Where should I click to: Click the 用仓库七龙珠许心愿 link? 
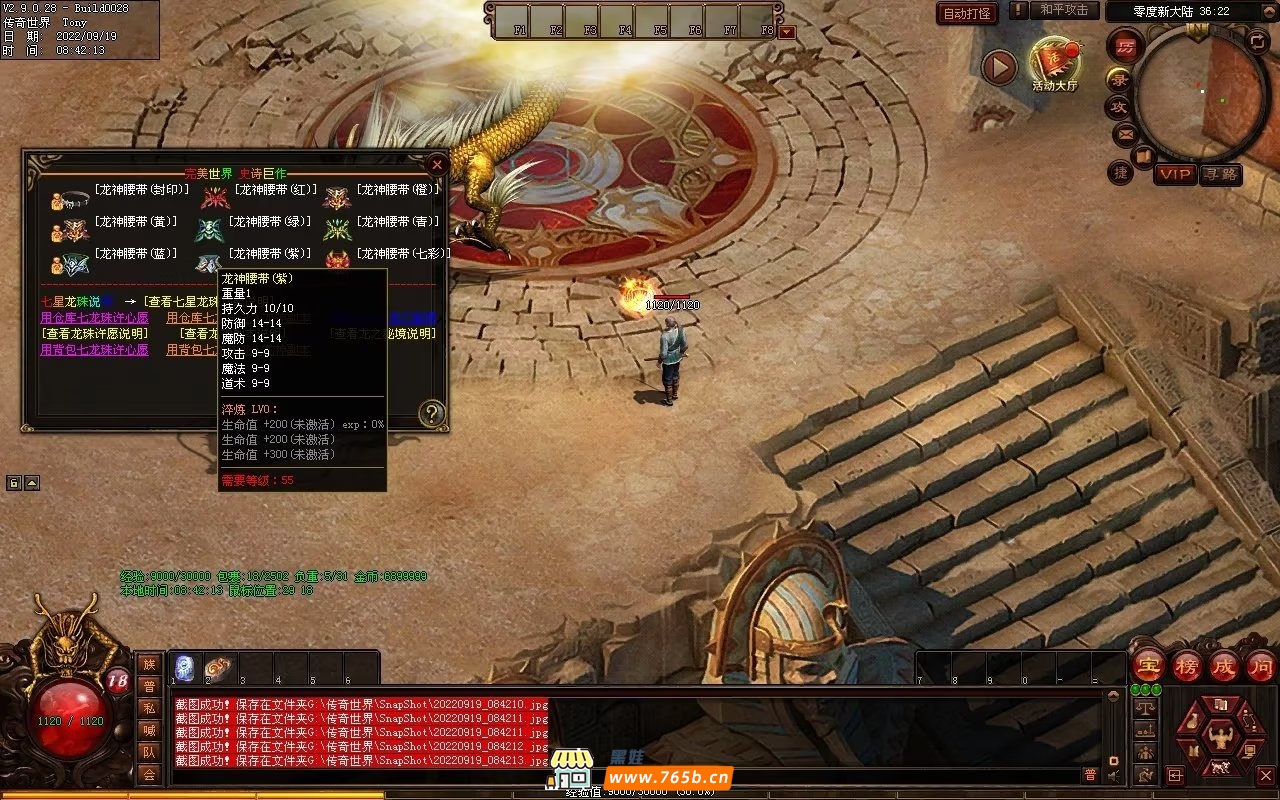point(94,318)
